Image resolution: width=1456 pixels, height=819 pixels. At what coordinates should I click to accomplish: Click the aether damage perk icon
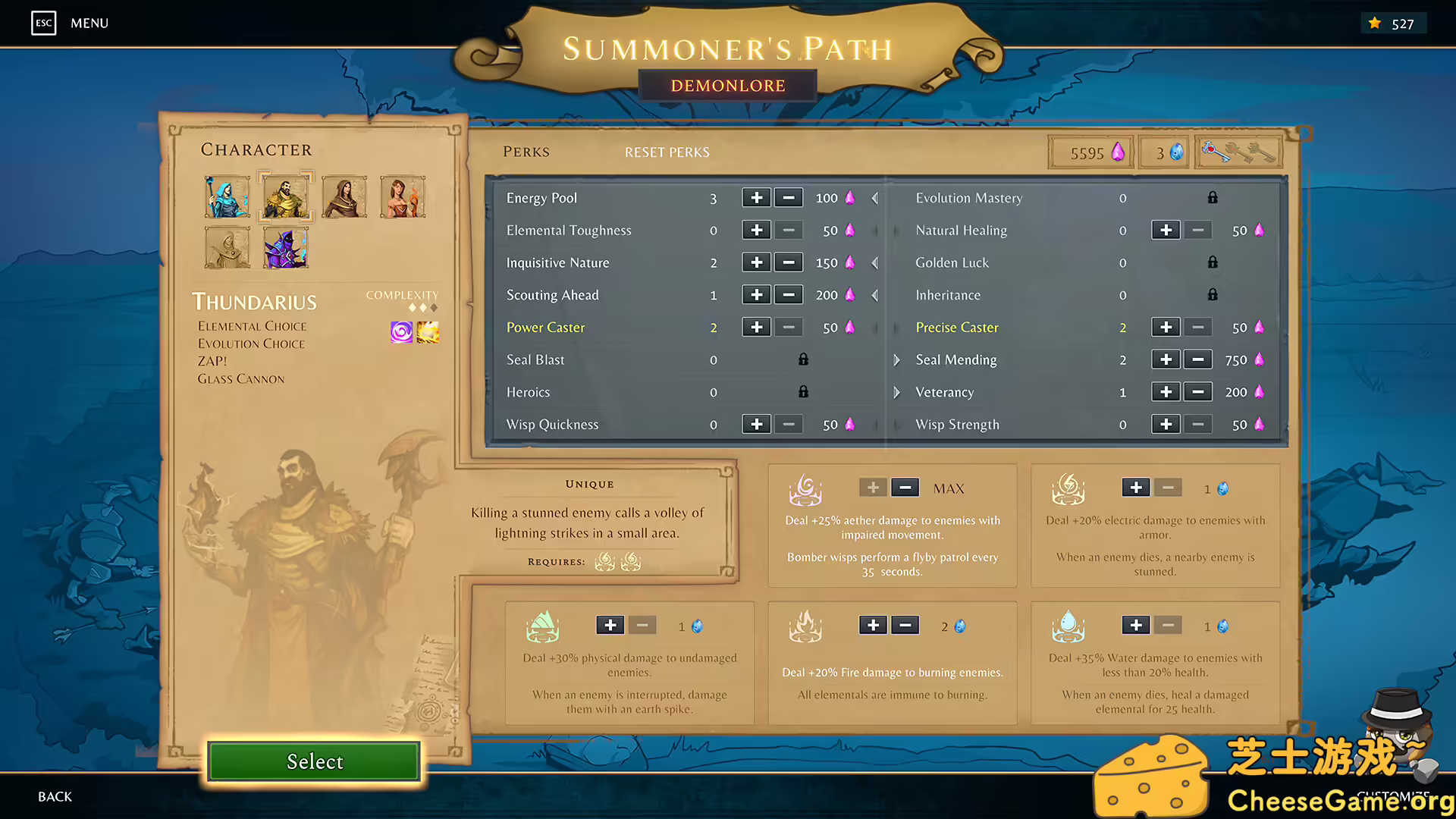click(x=806, y=489)
